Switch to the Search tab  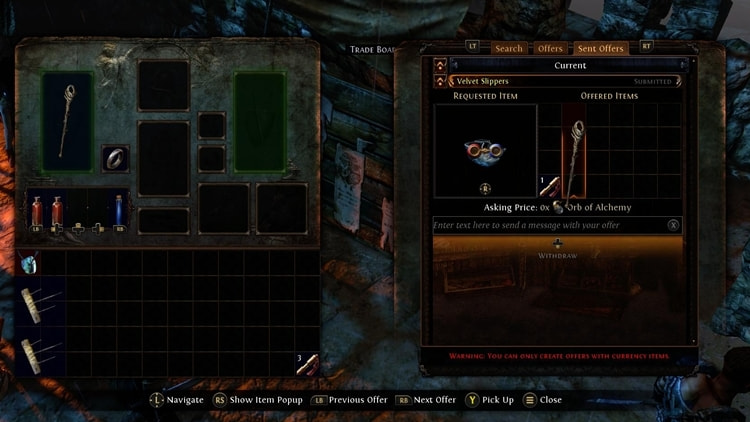coord(509,48)
